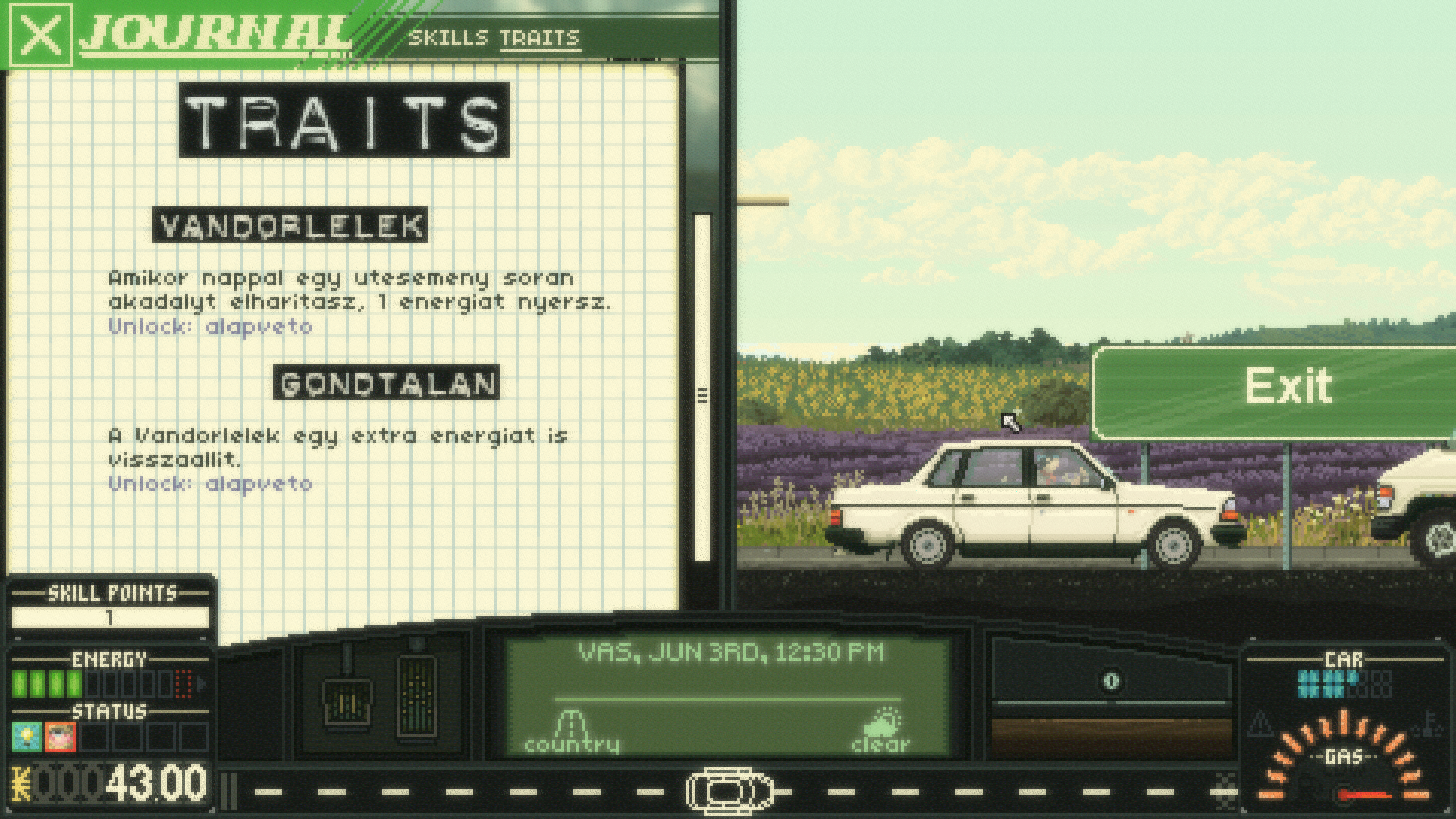Viewport: 1456px width, 819px height.
Task: Close the Journal with the X button
Action: [41, 36]
